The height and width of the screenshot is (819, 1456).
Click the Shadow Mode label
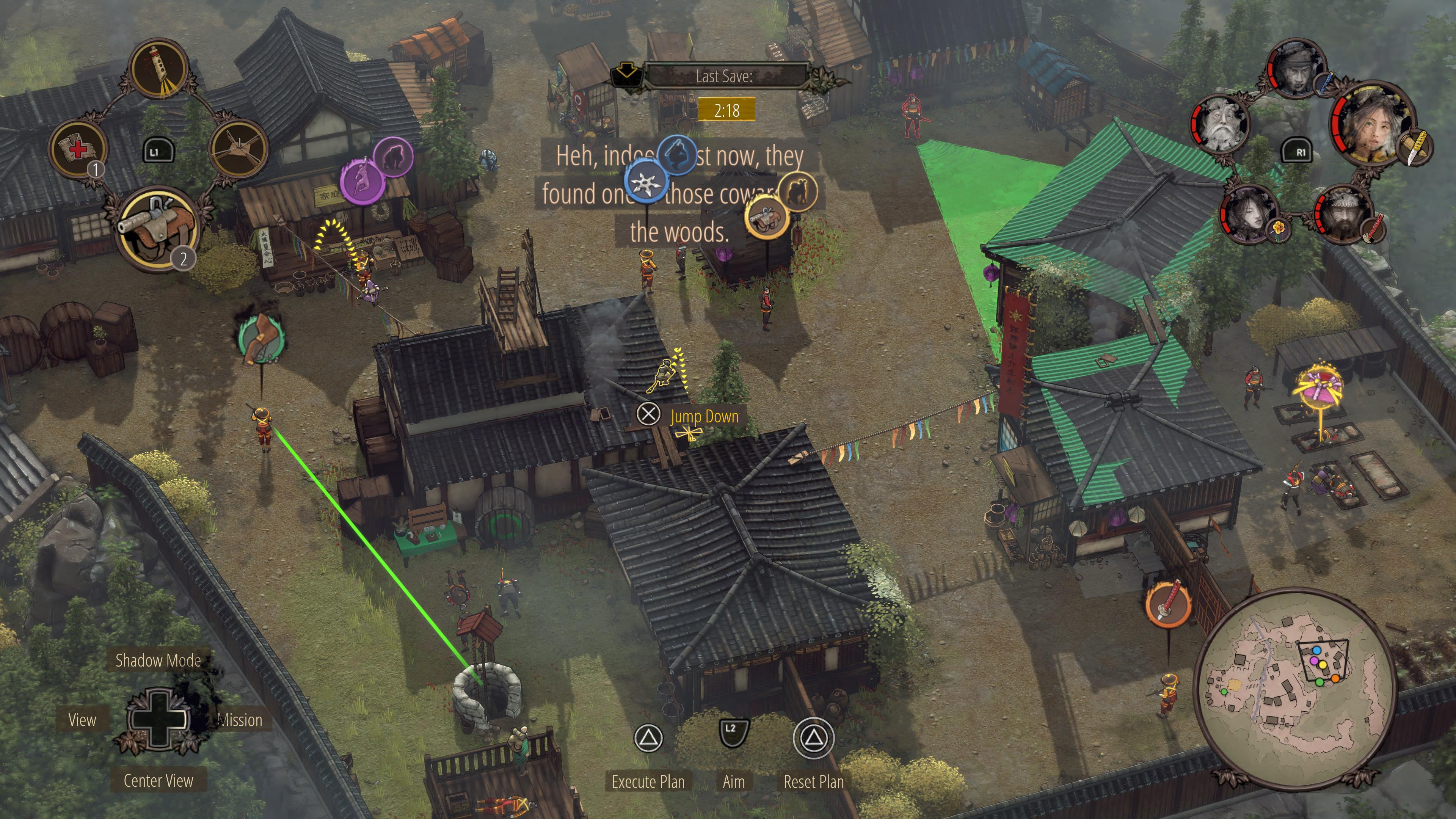point(158,660)
